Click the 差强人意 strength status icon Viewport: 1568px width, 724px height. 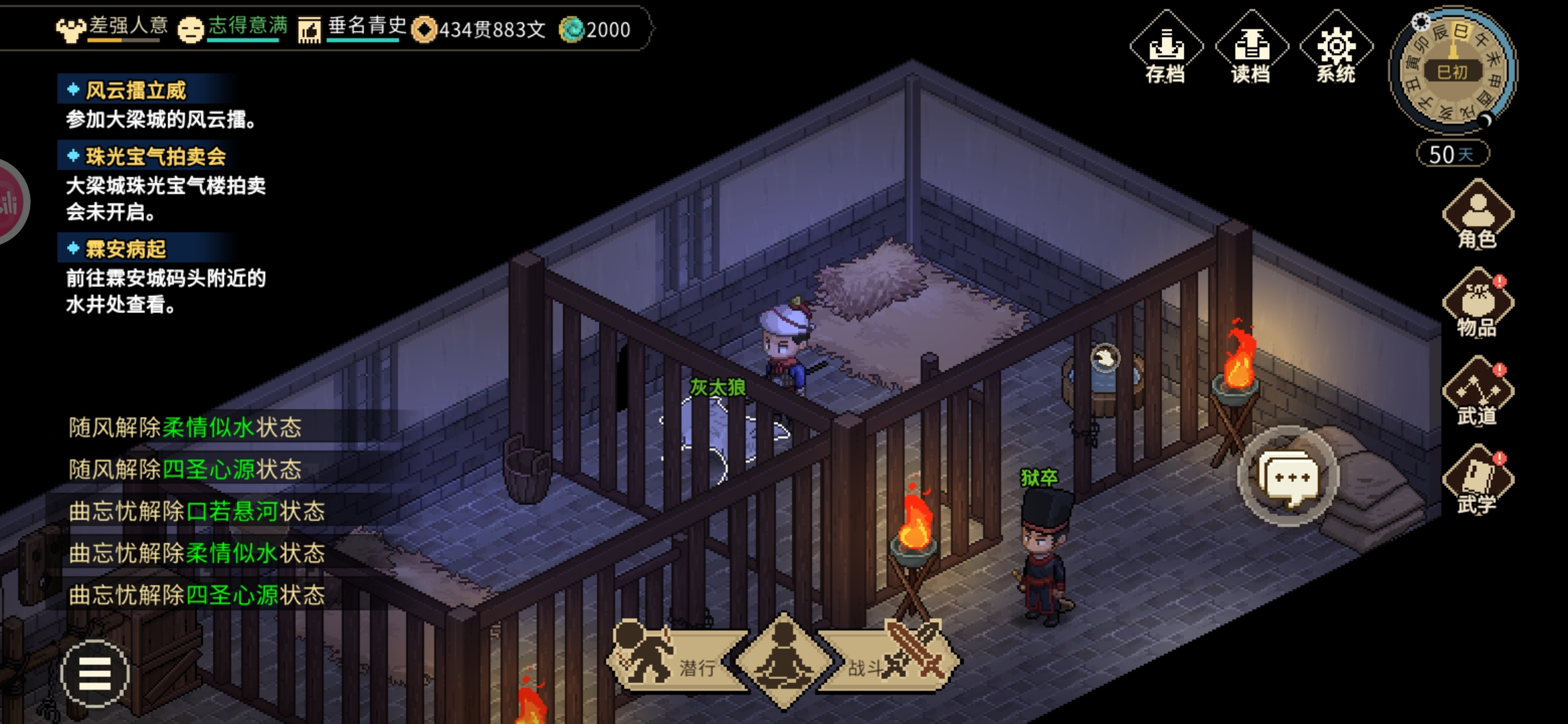[x=70, y=29]
